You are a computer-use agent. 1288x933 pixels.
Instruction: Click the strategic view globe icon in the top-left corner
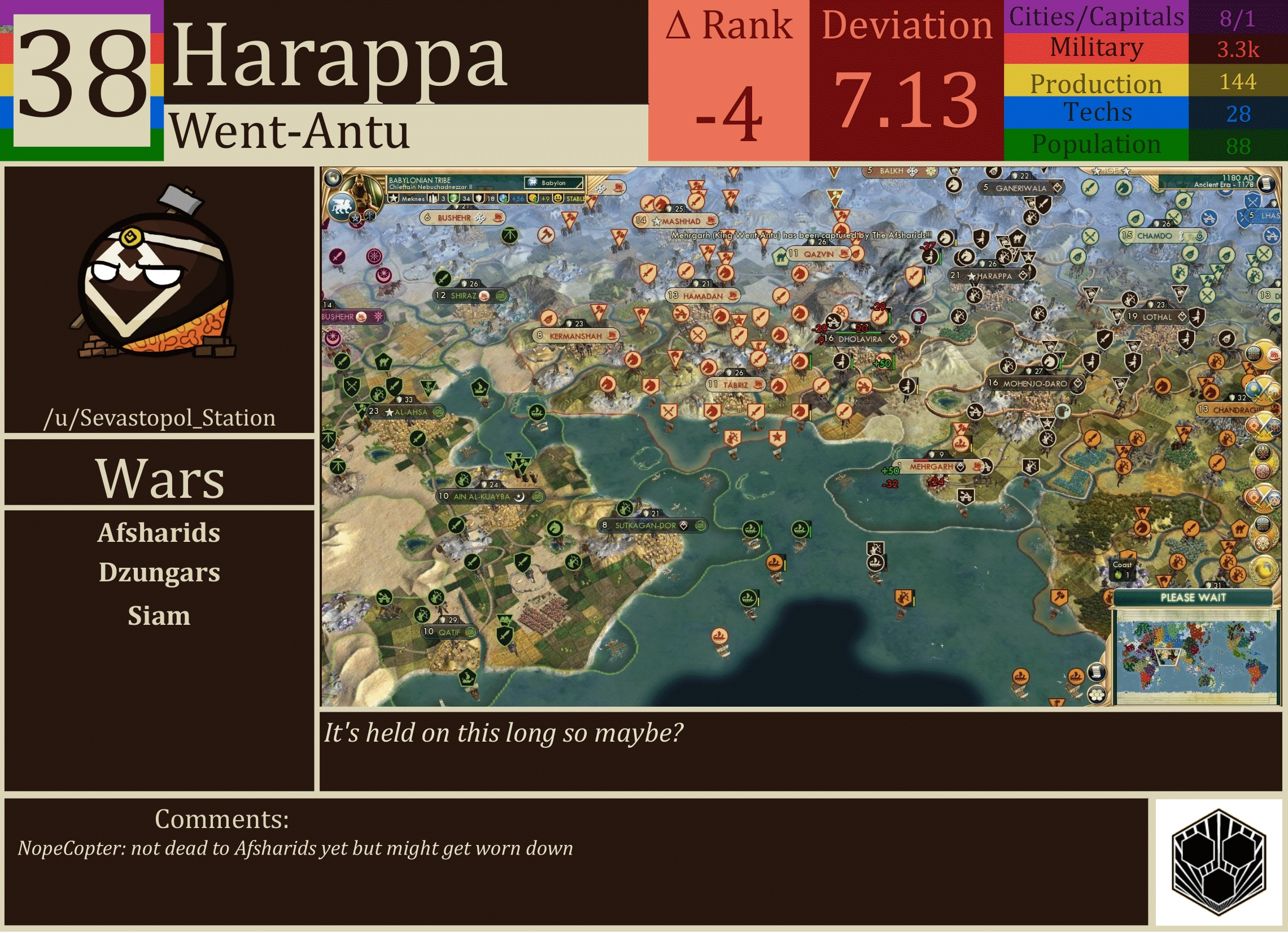(334, 179)
